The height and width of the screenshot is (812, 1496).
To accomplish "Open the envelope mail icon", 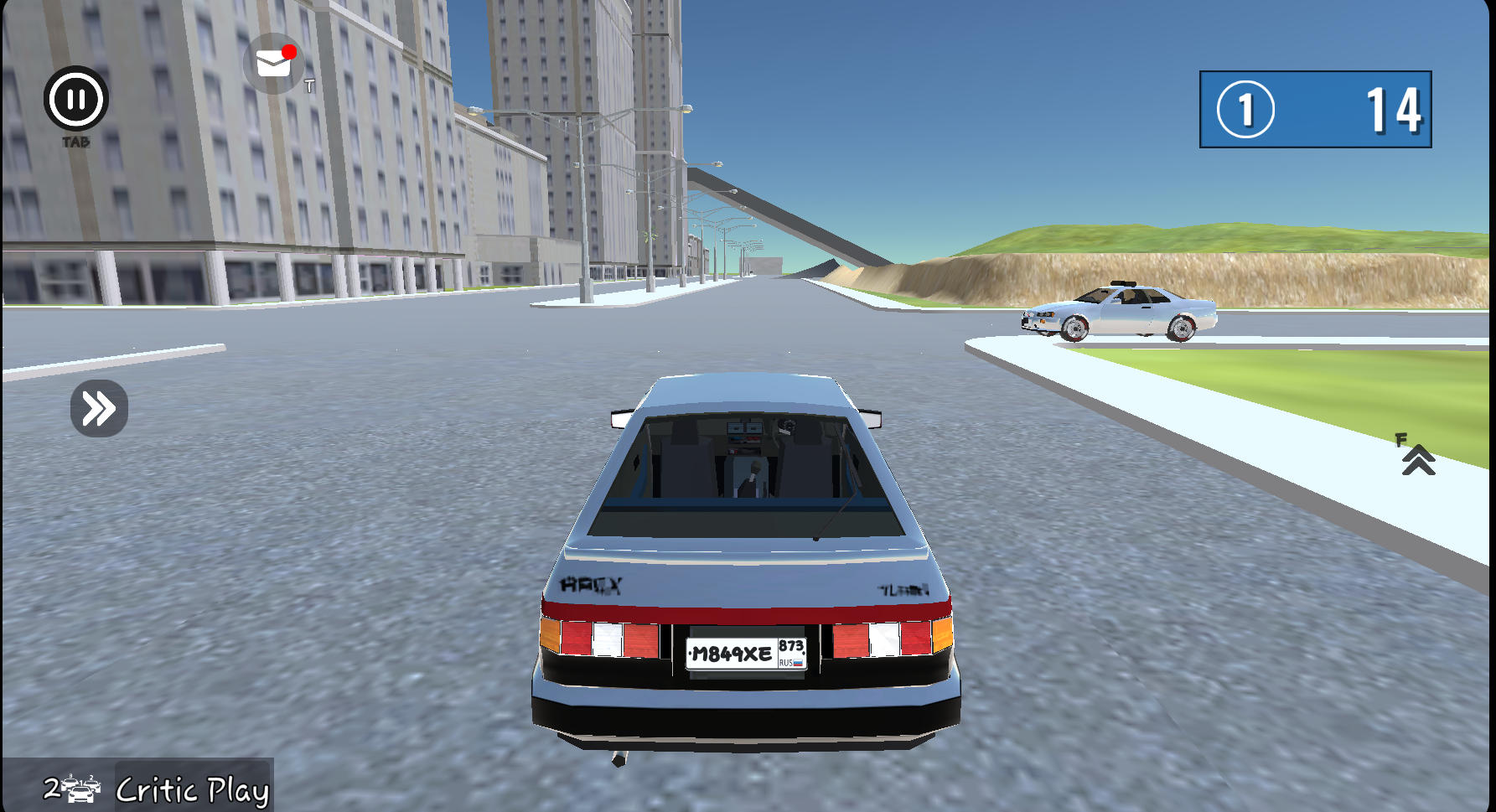I will [271, 62].
